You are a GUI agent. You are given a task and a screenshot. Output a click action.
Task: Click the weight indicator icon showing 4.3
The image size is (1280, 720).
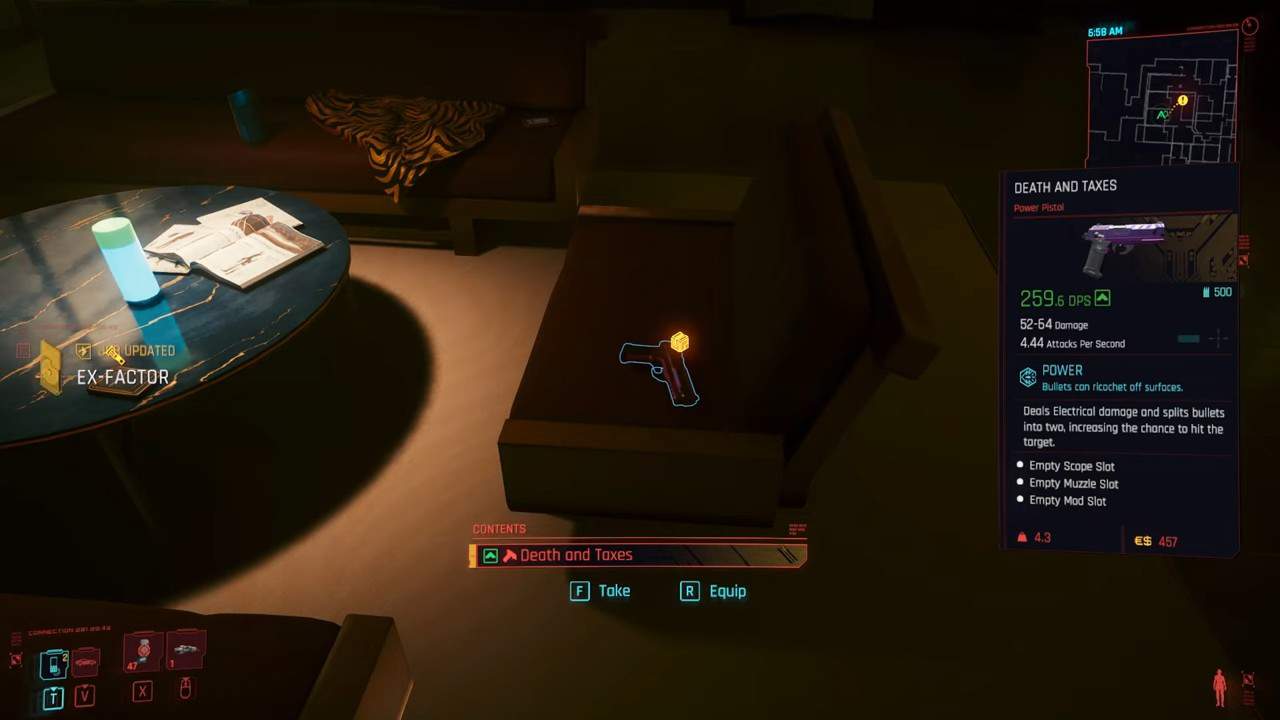[1022, 536]
